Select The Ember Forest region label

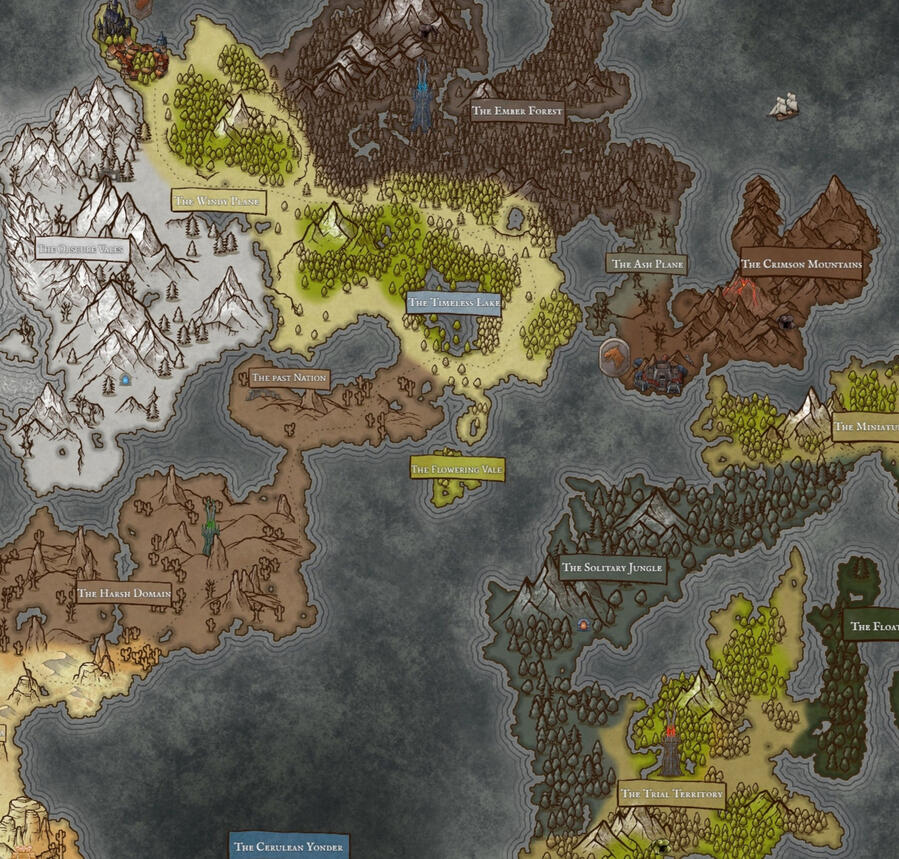coord(518,111)
